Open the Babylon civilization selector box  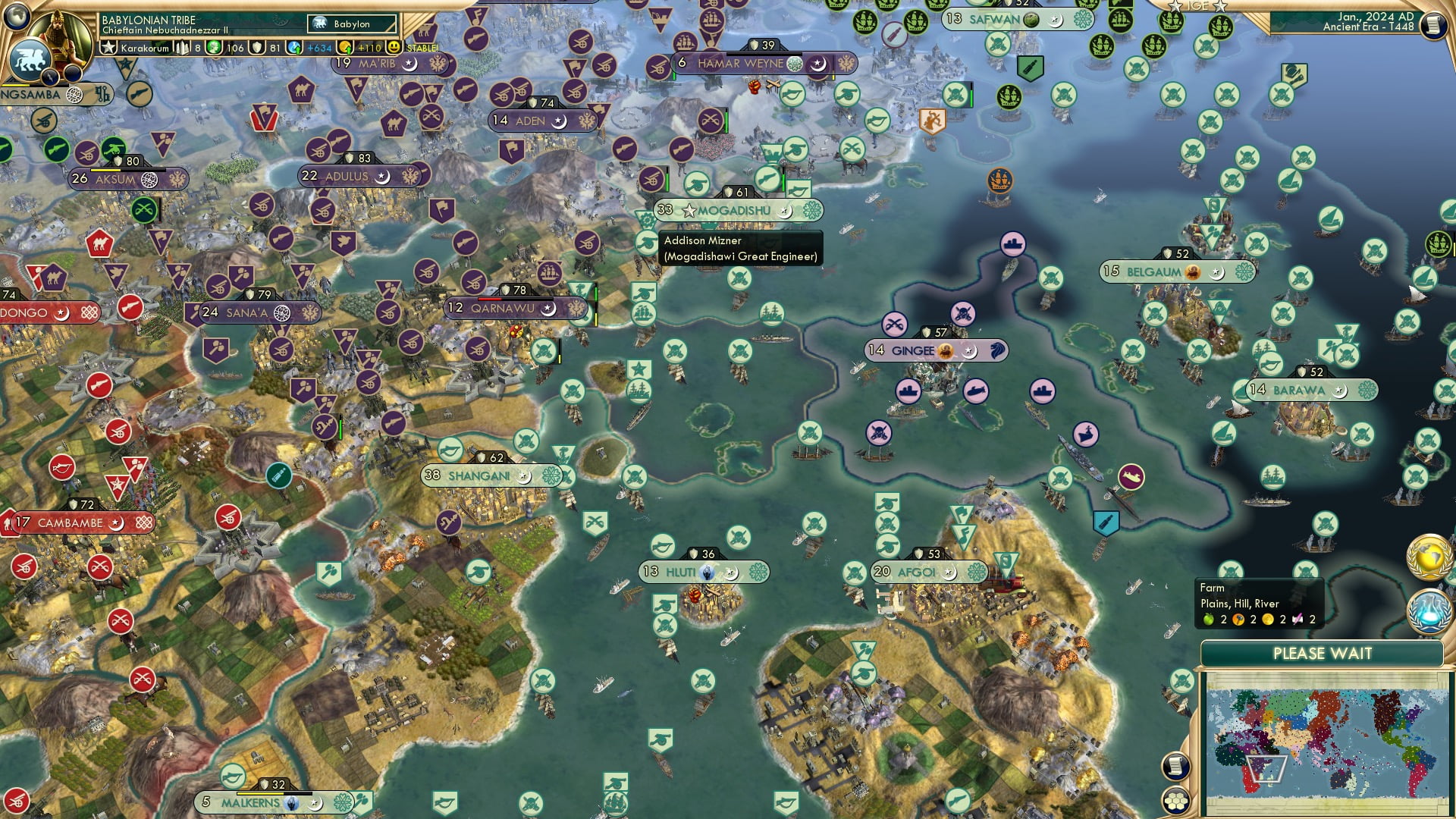350,24
